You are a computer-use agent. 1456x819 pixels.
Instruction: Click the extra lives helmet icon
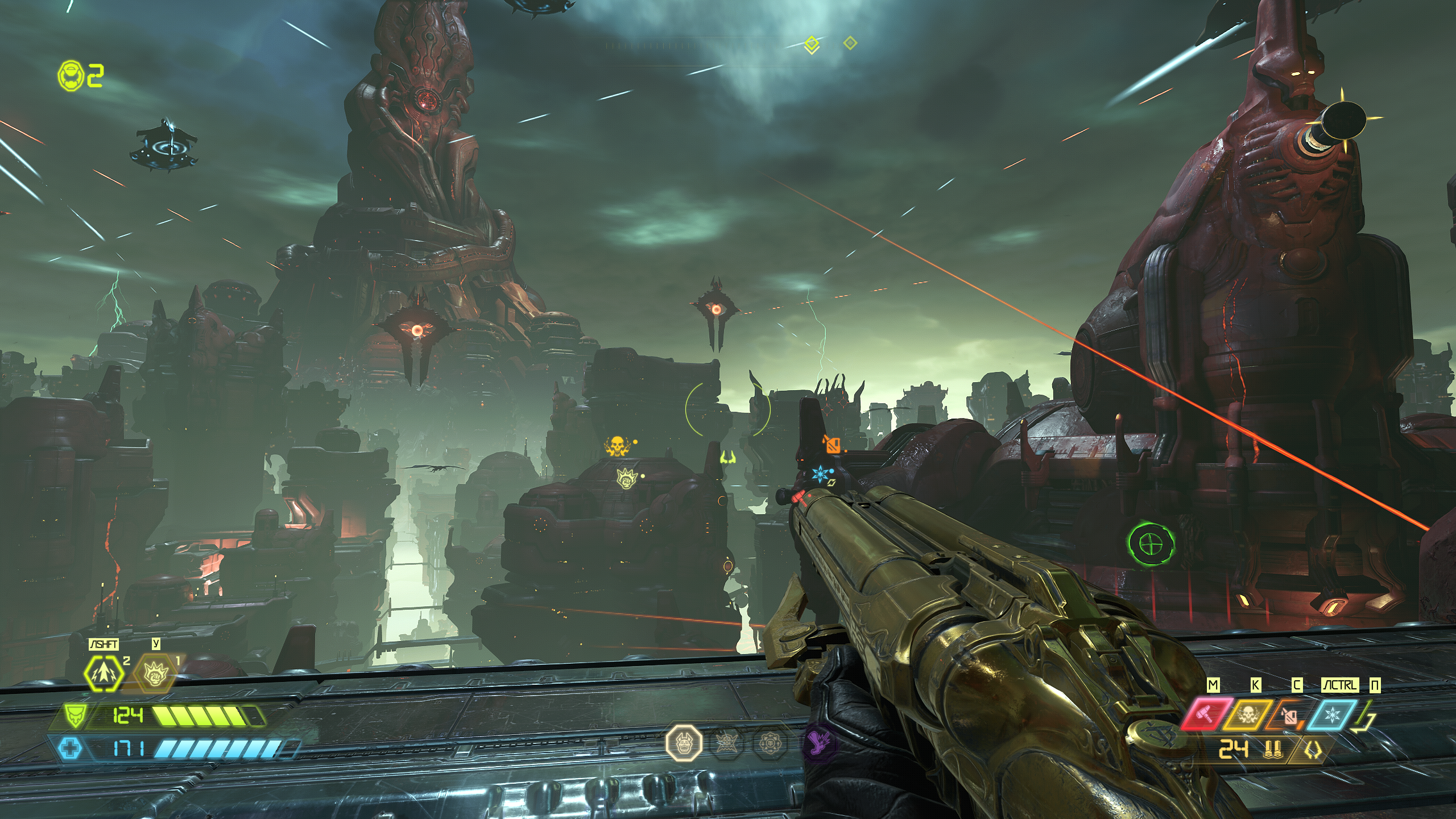pyautogui.click(x=71, y=76)
